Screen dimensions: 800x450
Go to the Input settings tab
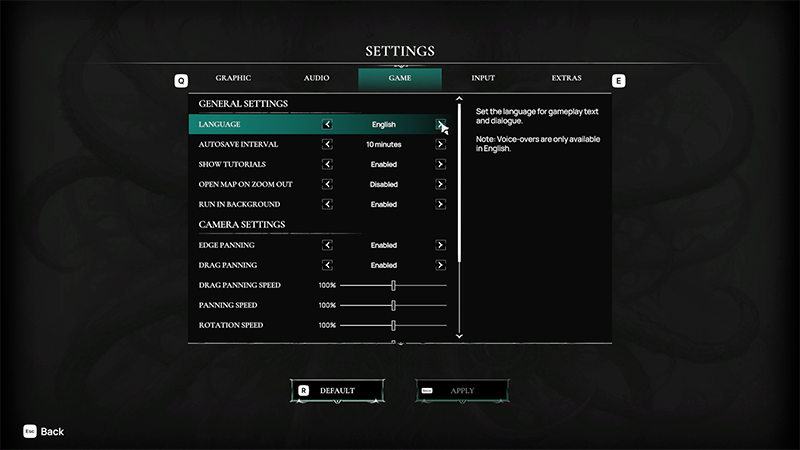483,78
